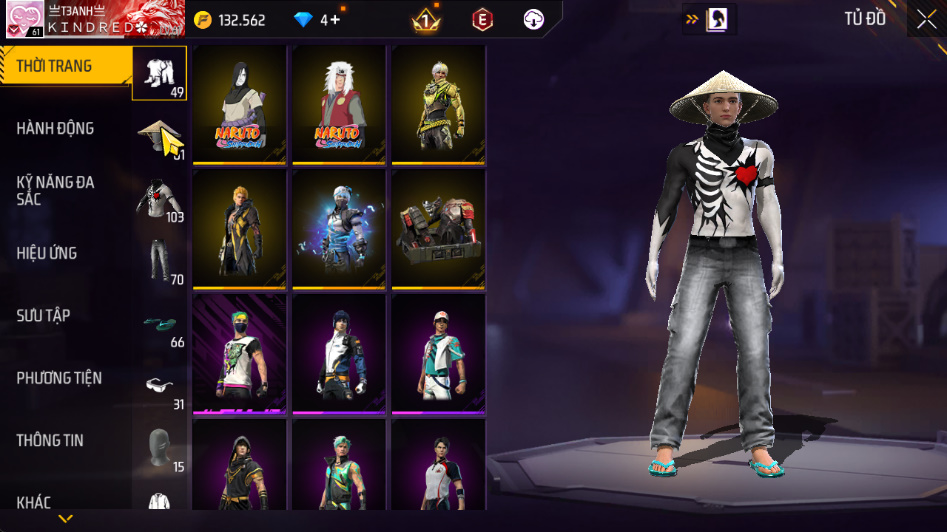Image resolution: width=947 pixels, height=532 pixels.
Task: Show the THÔNG TIN category
Action: [50, 440]
